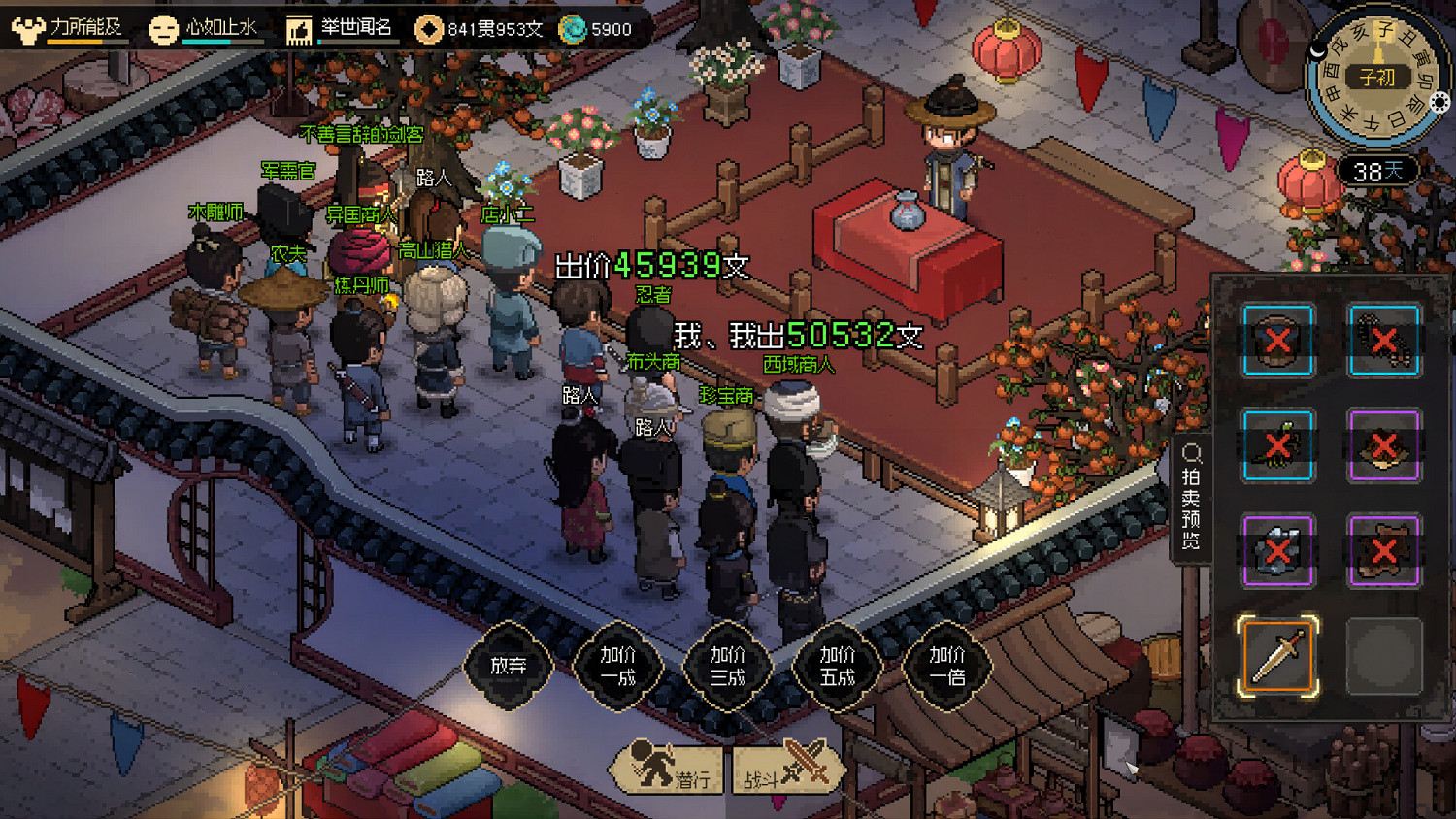Image resolution: width=1456 pixels, height=819 pixels.
Task: Select the scorpion item in the preview grid
Action: coord(1276,446)
